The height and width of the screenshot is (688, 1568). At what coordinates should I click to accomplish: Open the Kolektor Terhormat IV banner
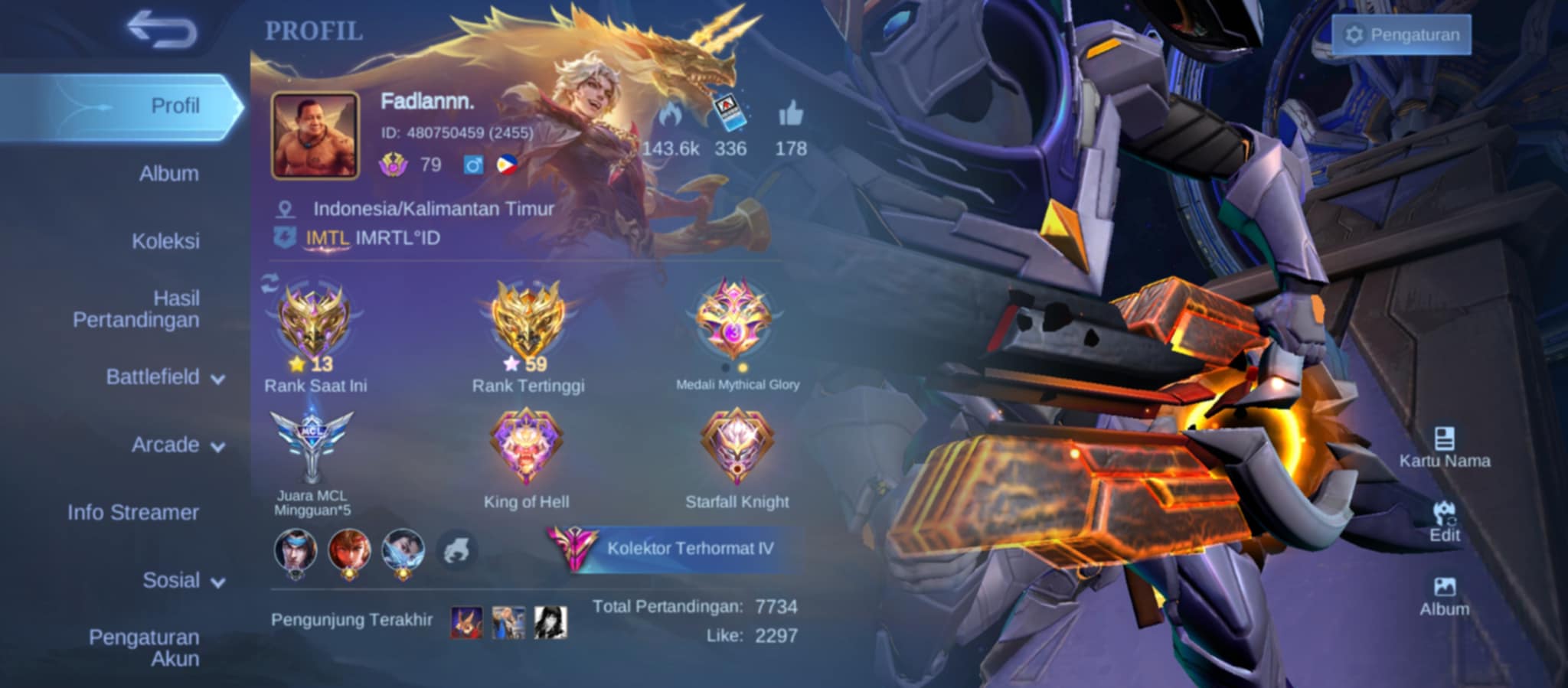pos(674,548)
